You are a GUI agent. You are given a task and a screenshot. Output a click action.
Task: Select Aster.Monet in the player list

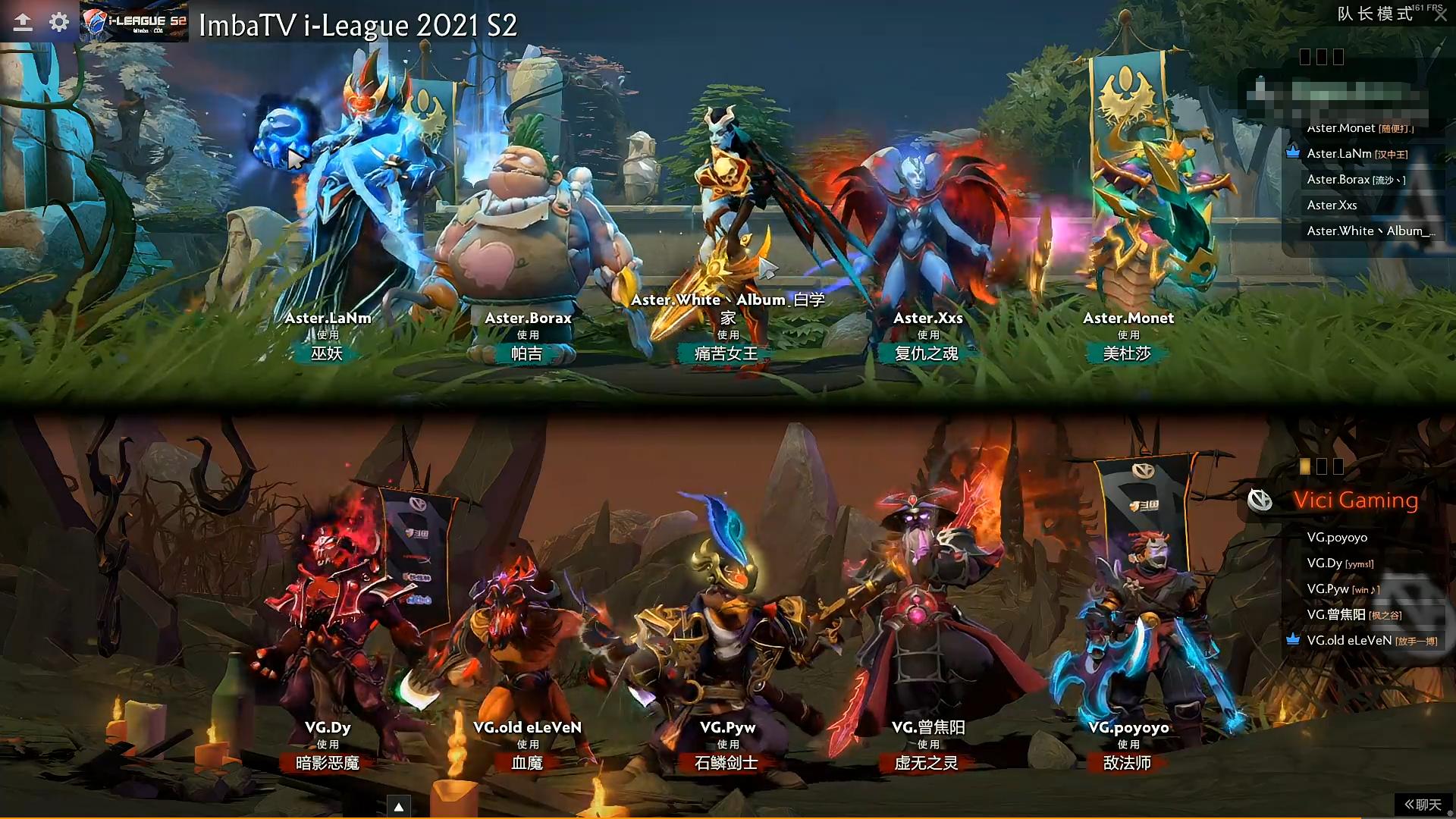1359,129
